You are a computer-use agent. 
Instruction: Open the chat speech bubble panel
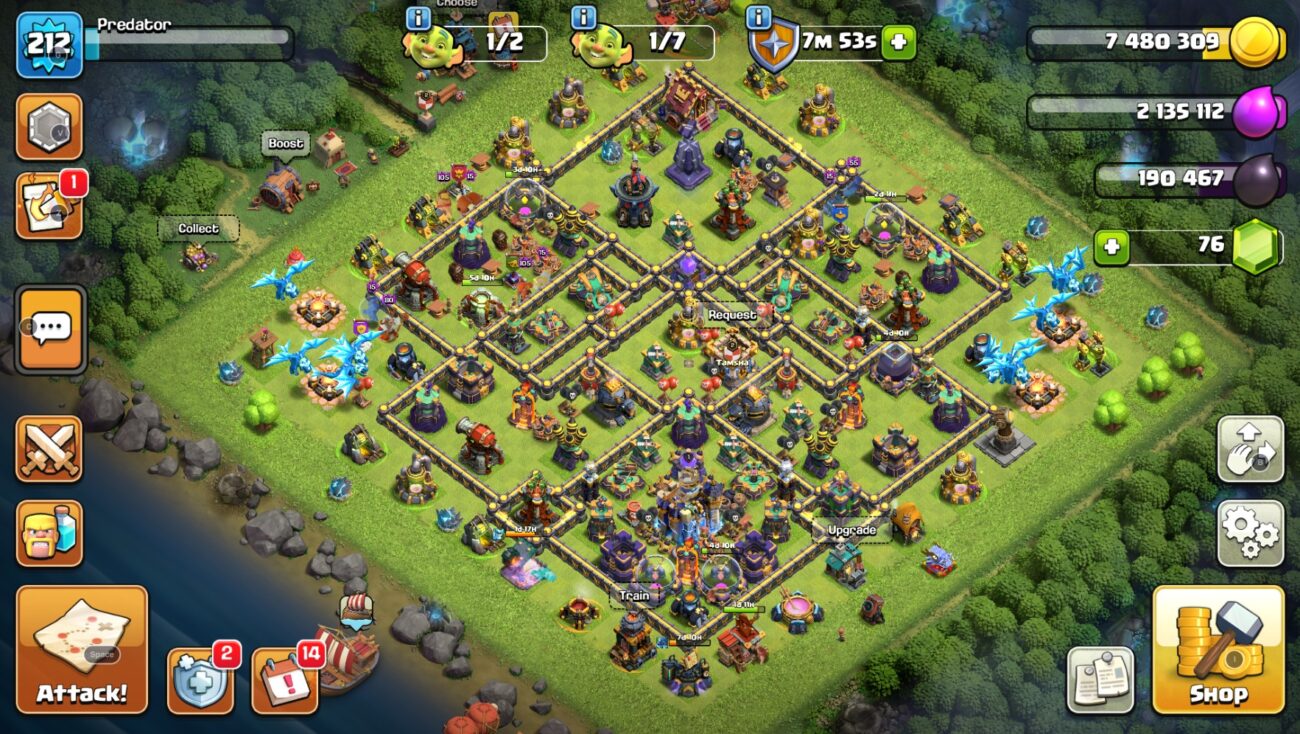coord(51,329)
